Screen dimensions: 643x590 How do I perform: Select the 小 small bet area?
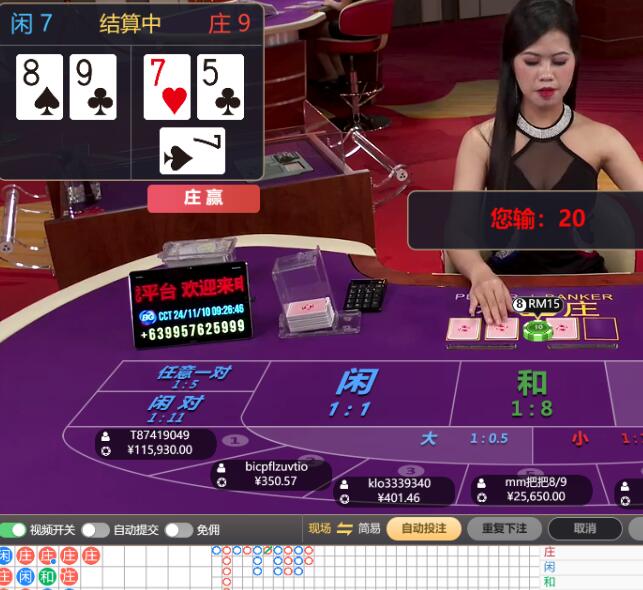tap(590, 438)
